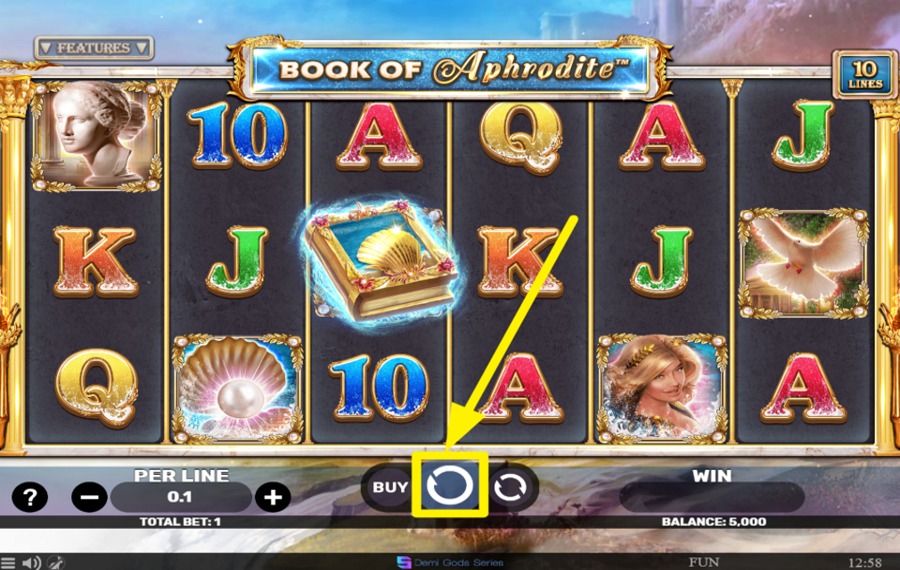The image size is (900, 570).
Task: Click the Demi Gods Series logo
Action: pos(450,562)
